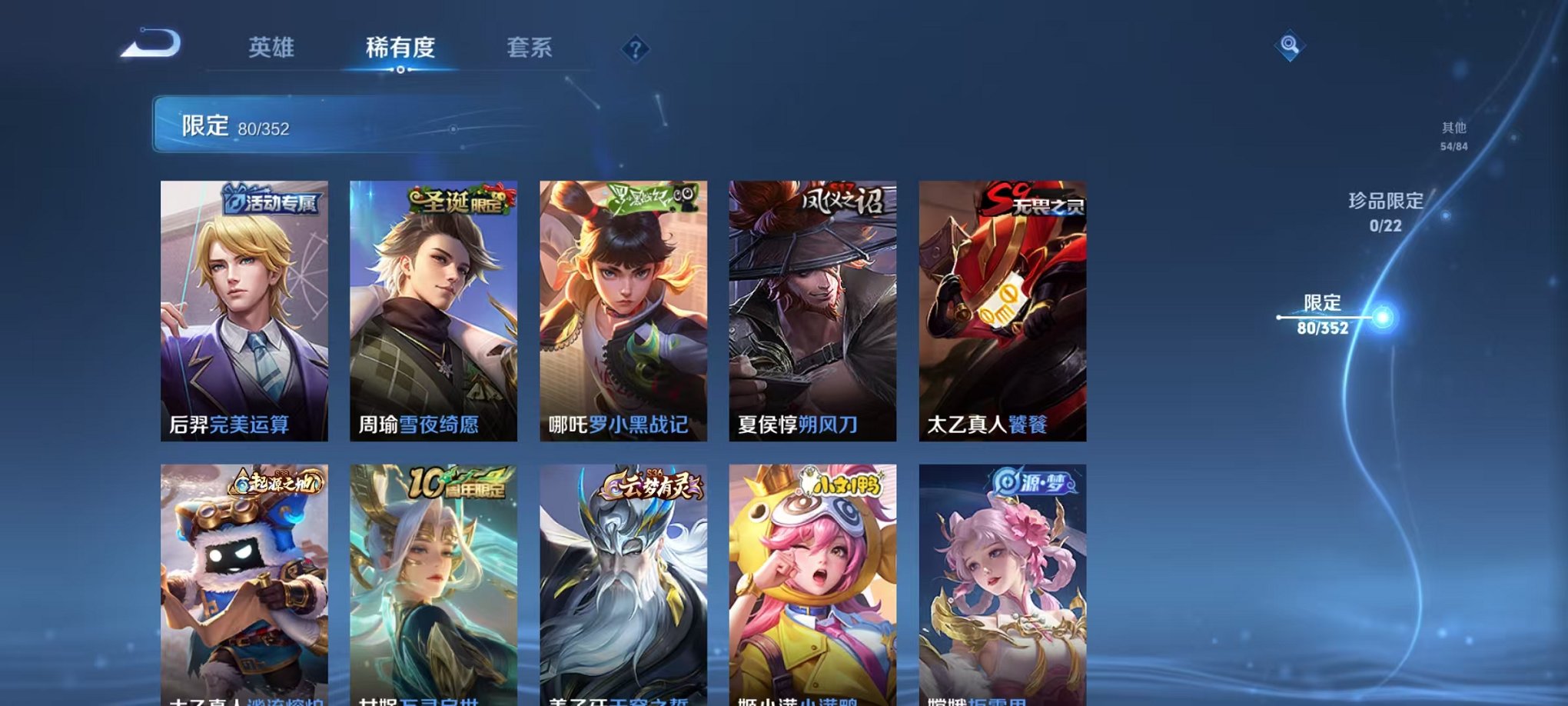
Task: Jump to 珍品限定 0/22 section
Action: (x=1384, y=211)
